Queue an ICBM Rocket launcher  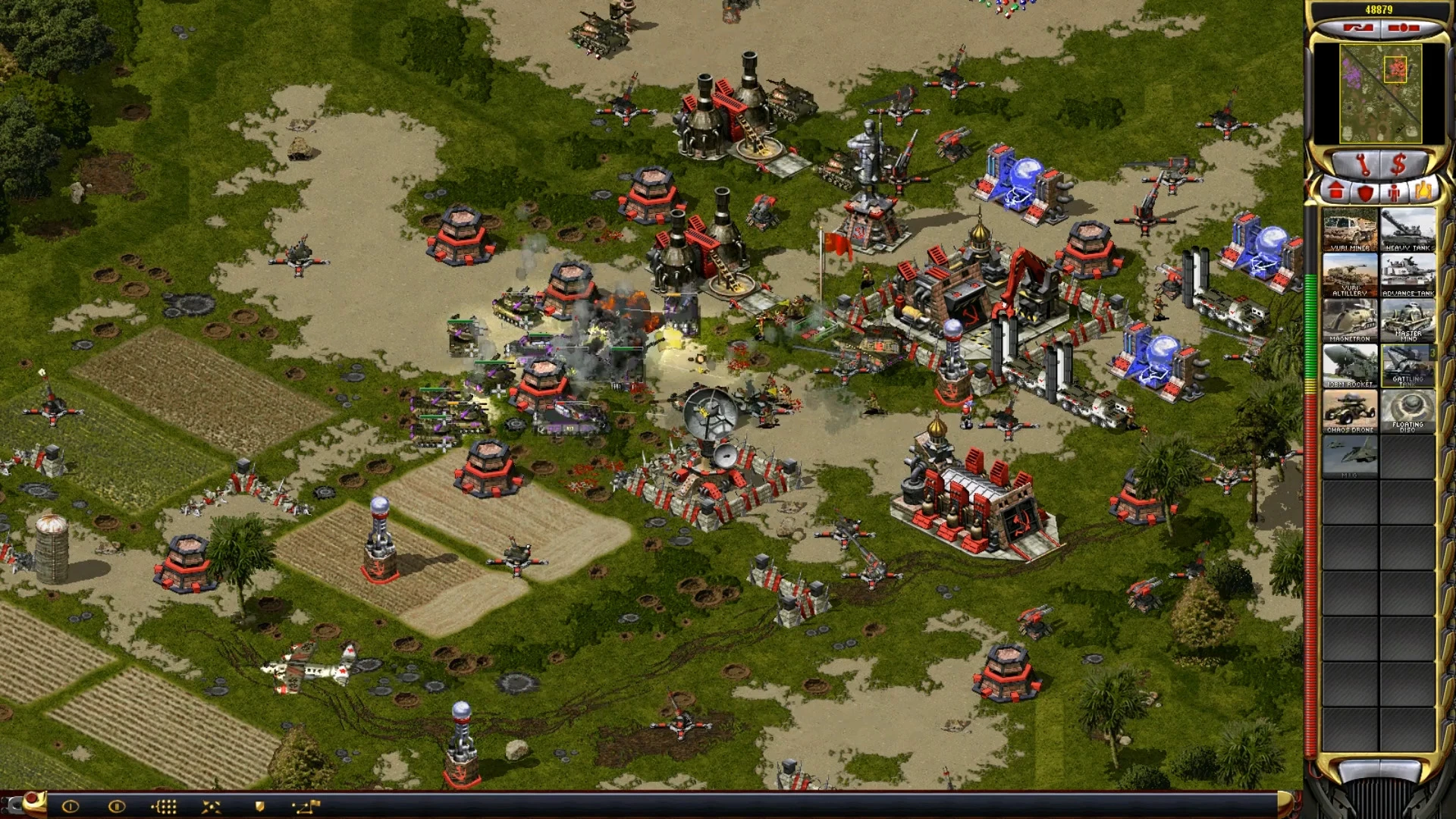pyautogui.click(x=1350, y=366)
